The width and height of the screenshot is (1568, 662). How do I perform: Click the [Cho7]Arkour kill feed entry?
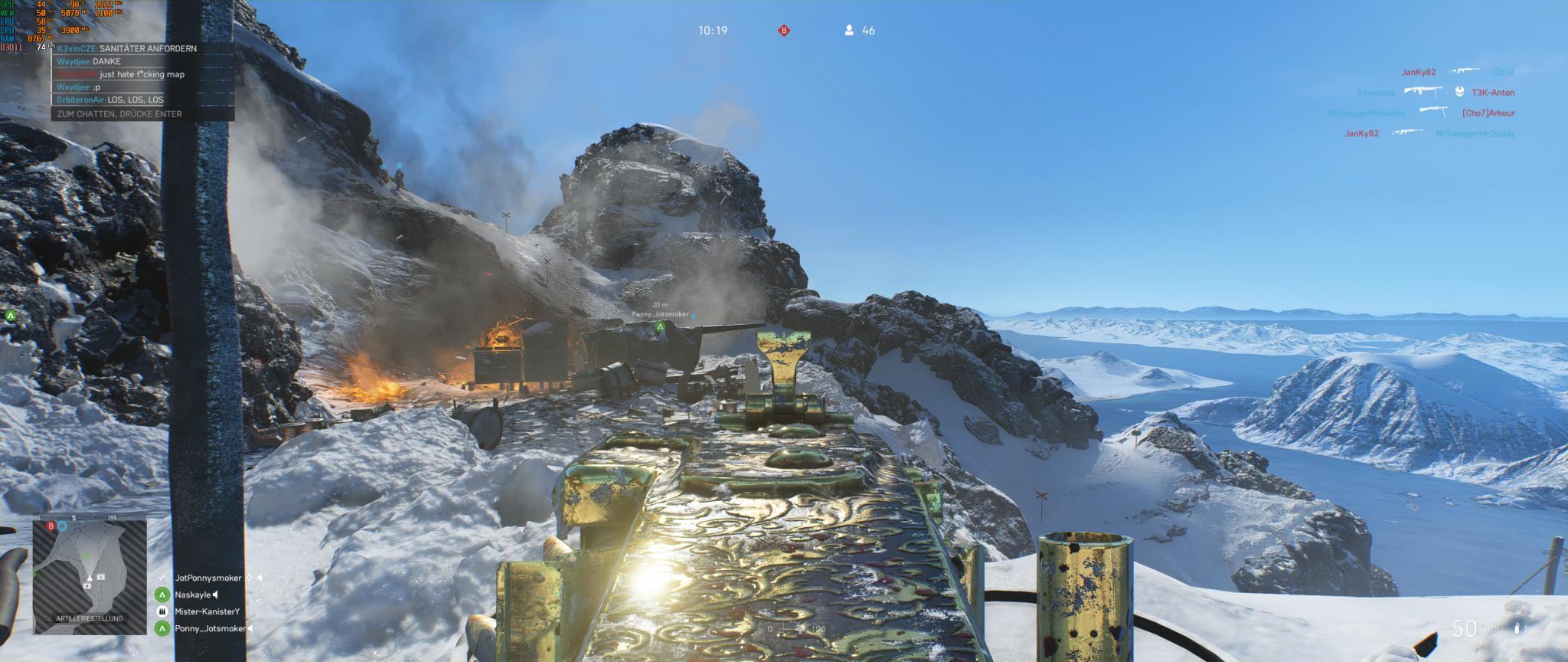click(x=1488, y=113)
